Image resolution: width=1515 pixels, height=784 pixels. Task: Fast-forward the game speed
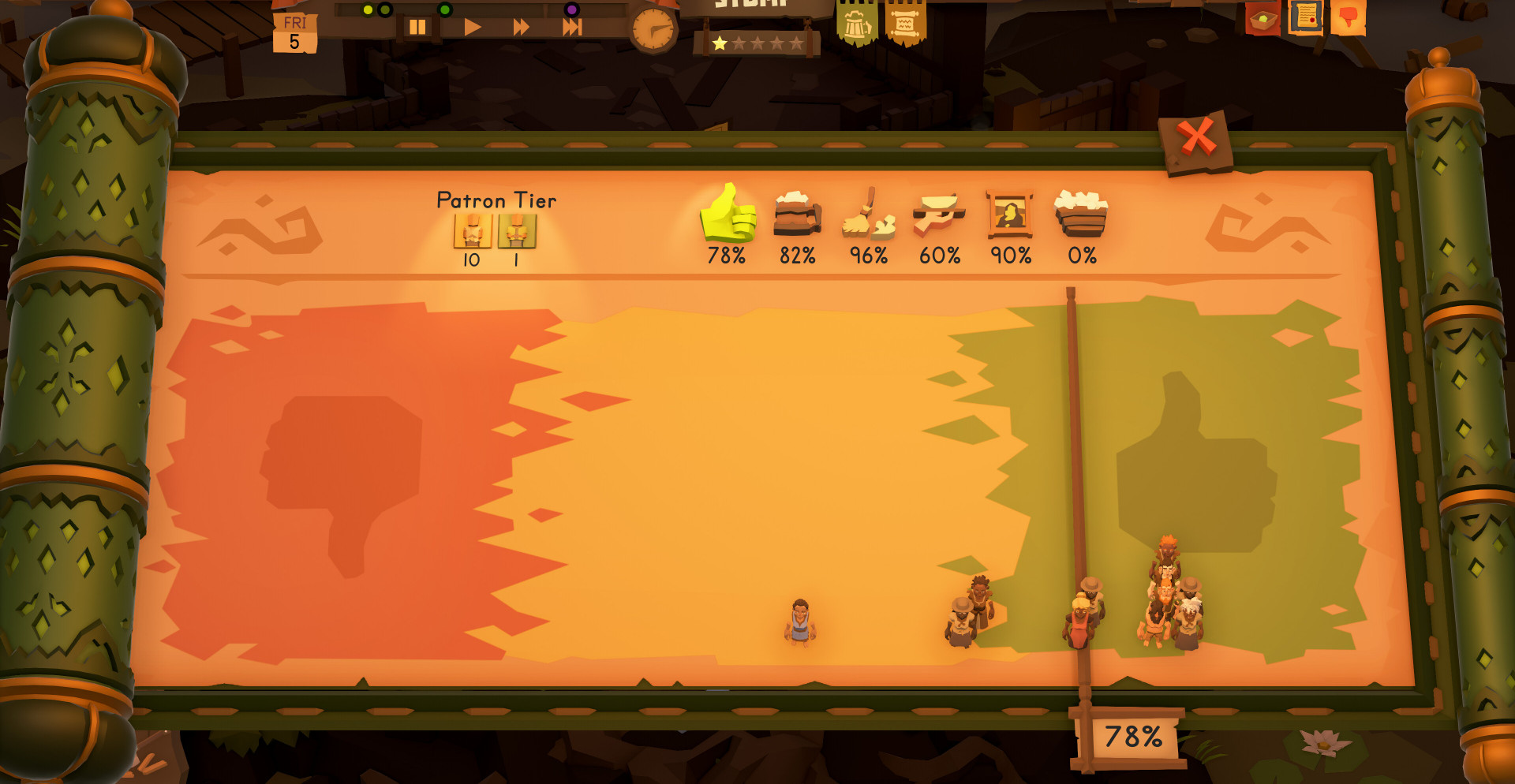tap(521, 28)
